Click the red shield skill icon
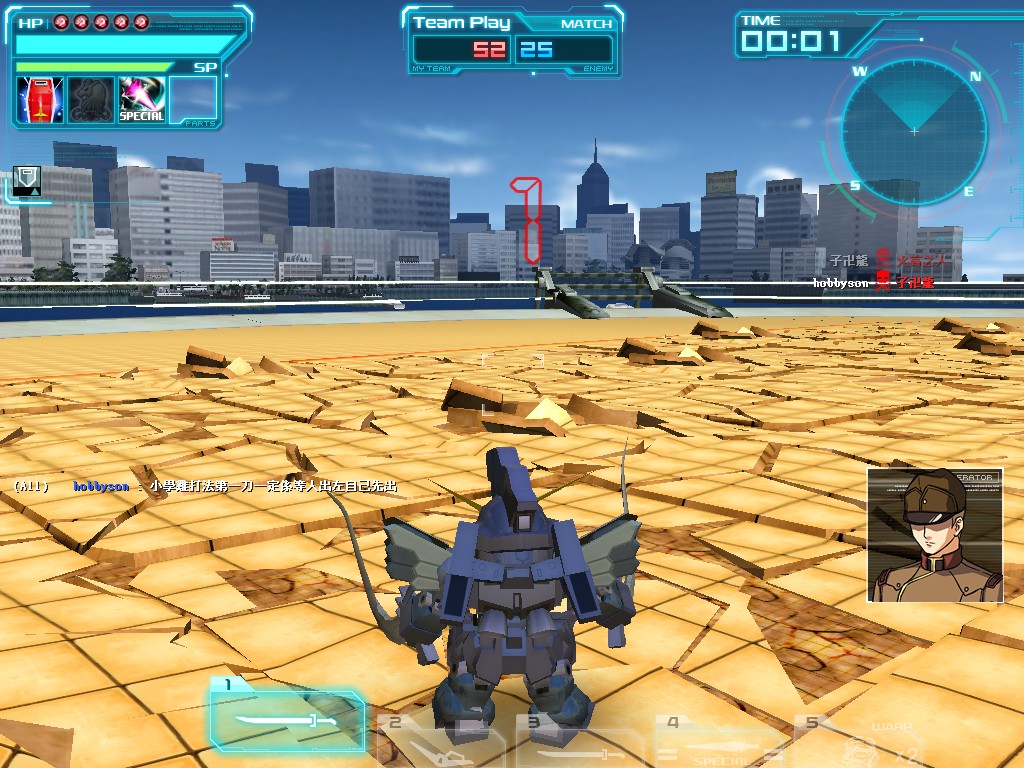 coord(40,100)
